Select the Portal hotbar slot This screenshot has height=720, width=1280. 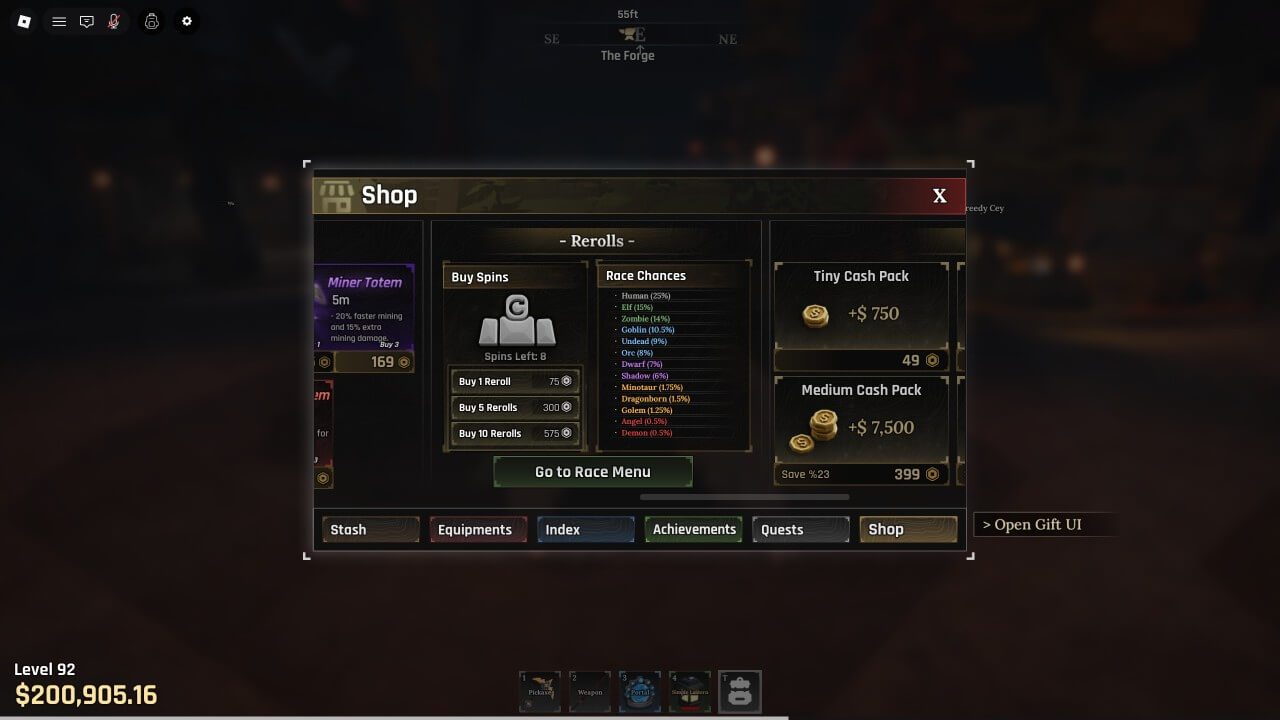click(640, 691)
